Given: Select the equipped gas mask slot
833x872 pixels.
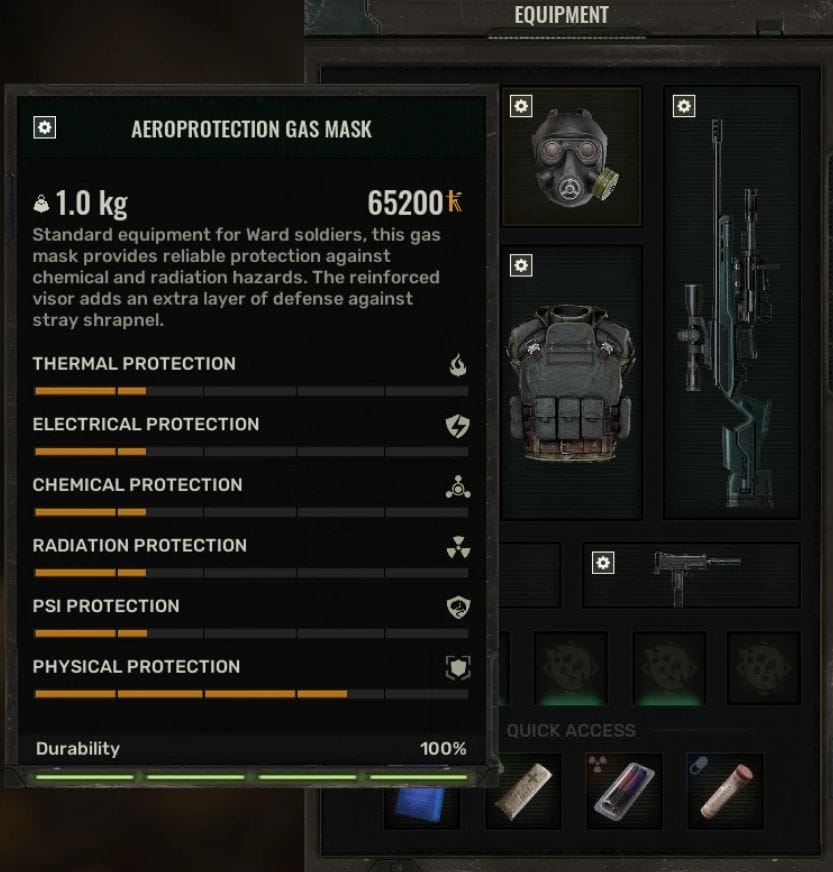Looking at the screenshot, I should 572,156.
